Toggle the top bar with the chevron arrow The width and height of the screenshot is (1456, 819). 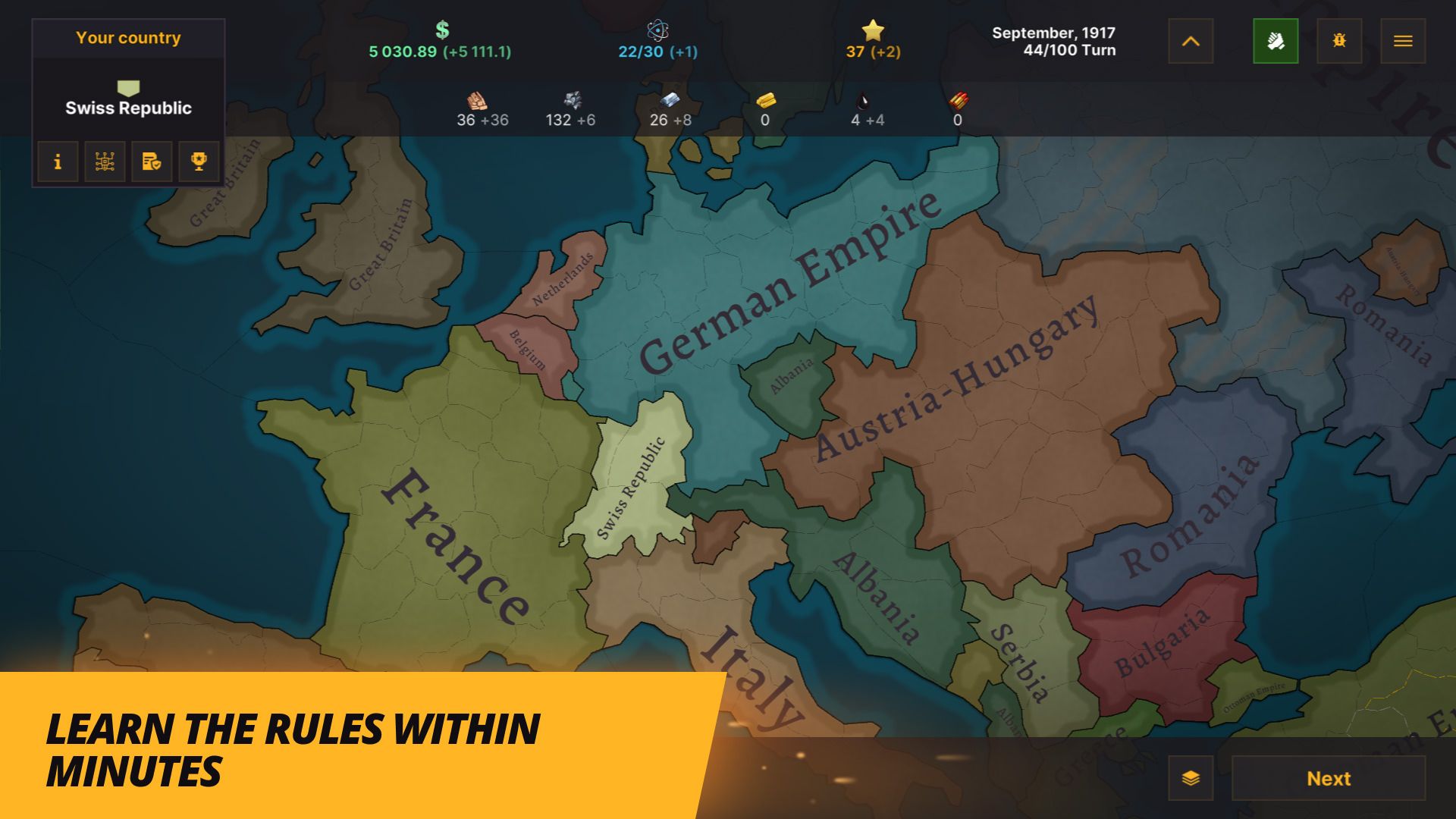pos(1191,41)
